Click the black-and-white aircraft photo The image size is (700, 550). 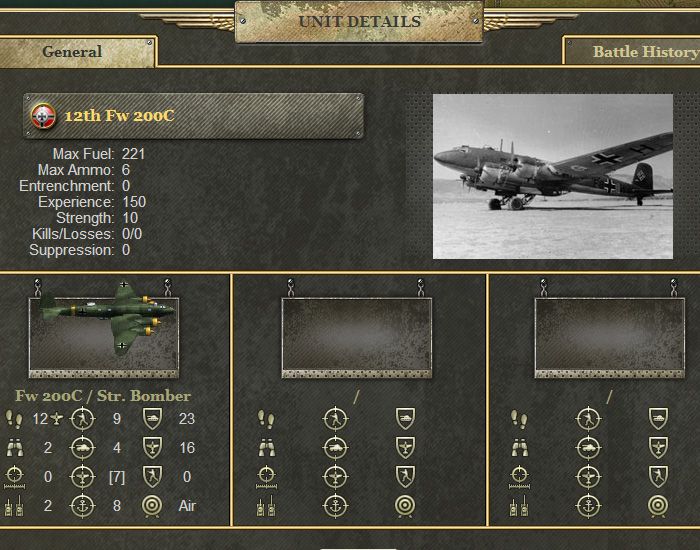pos(552,176)
